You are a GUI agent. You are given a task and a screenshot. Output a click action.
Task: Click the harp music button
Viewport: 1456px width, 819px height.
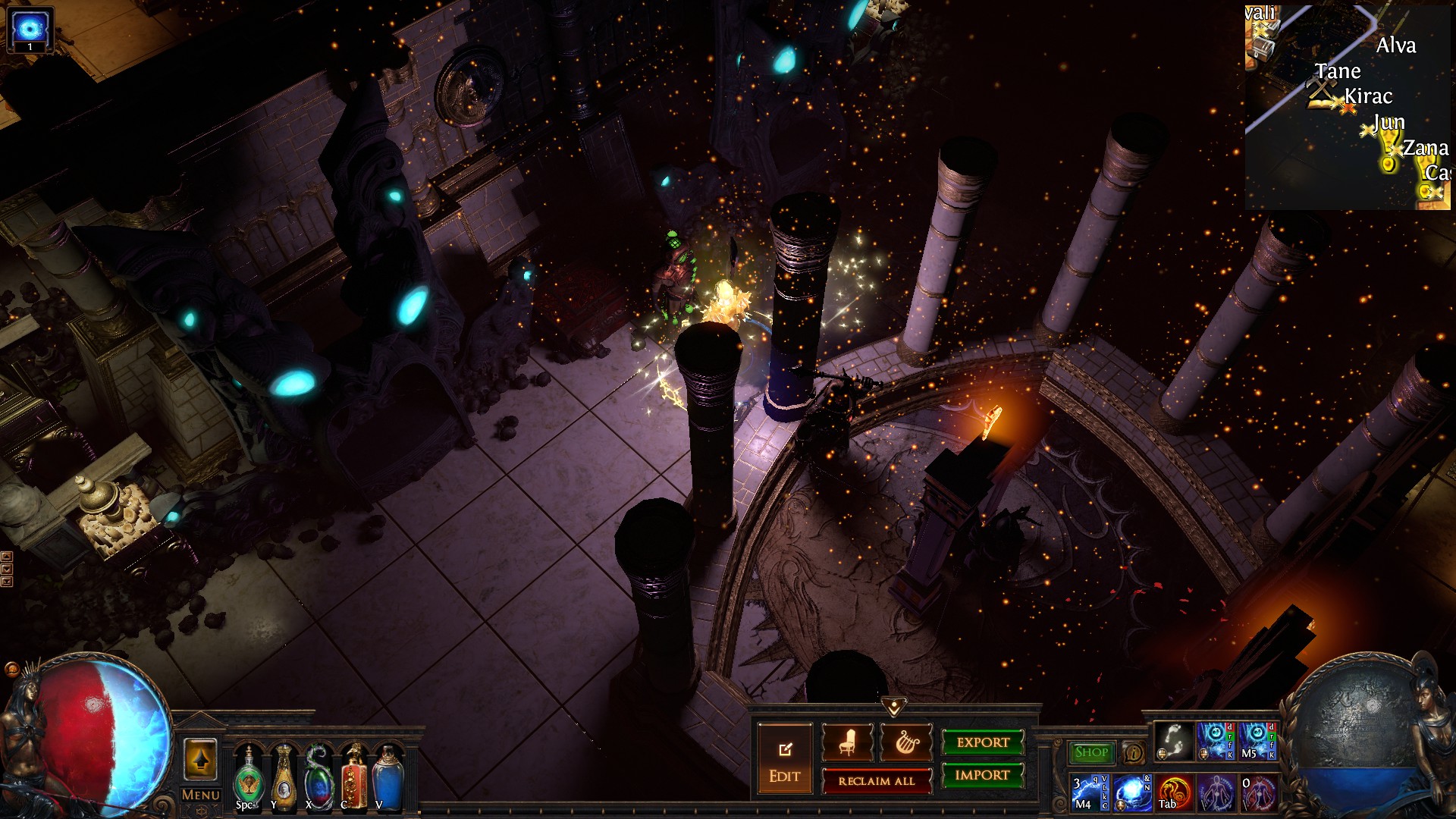(905, 743)
